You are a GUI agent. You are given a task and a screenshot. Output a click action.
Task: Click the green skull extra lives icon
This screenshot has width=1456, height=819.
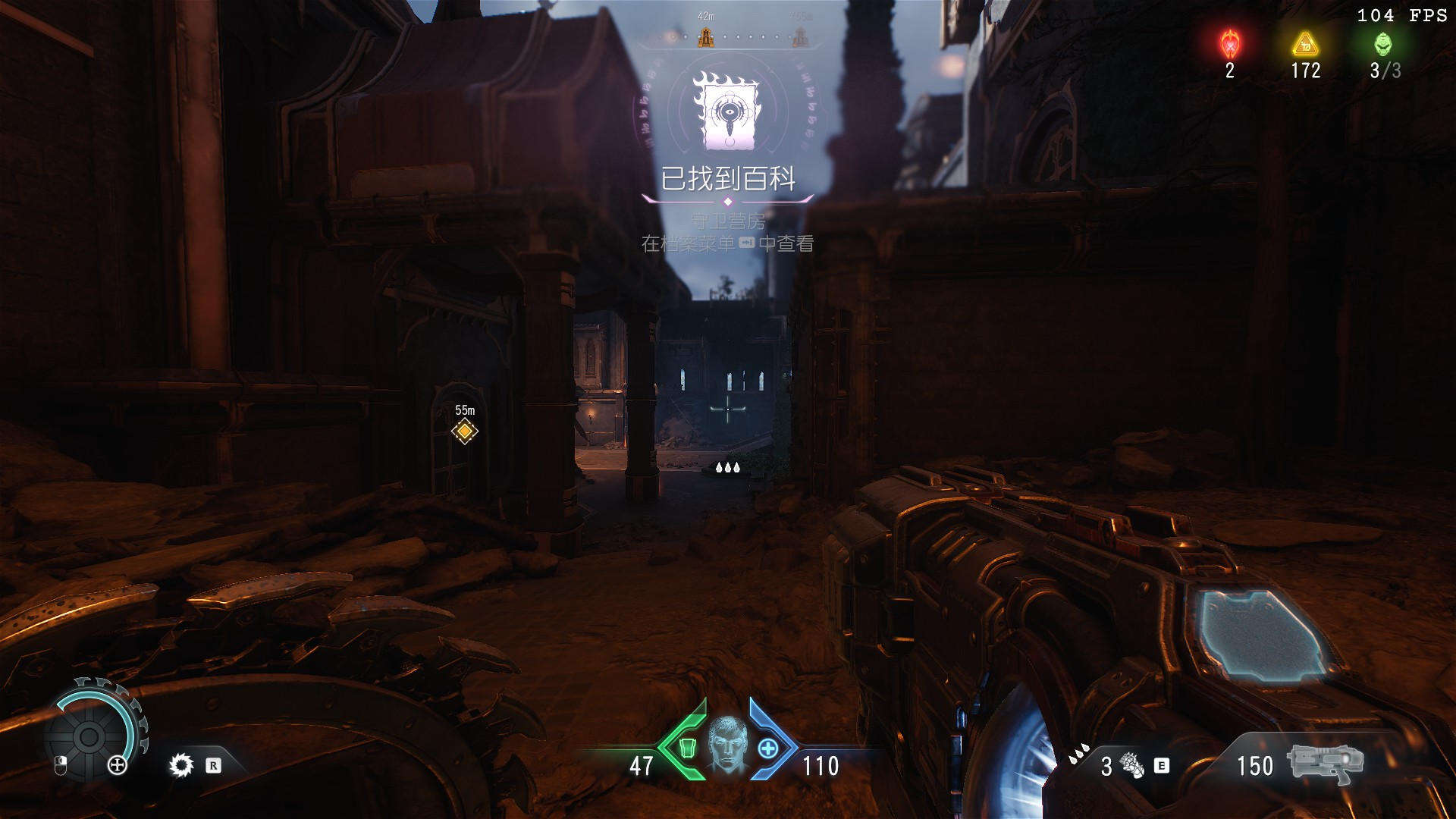tap(1383, 45)
